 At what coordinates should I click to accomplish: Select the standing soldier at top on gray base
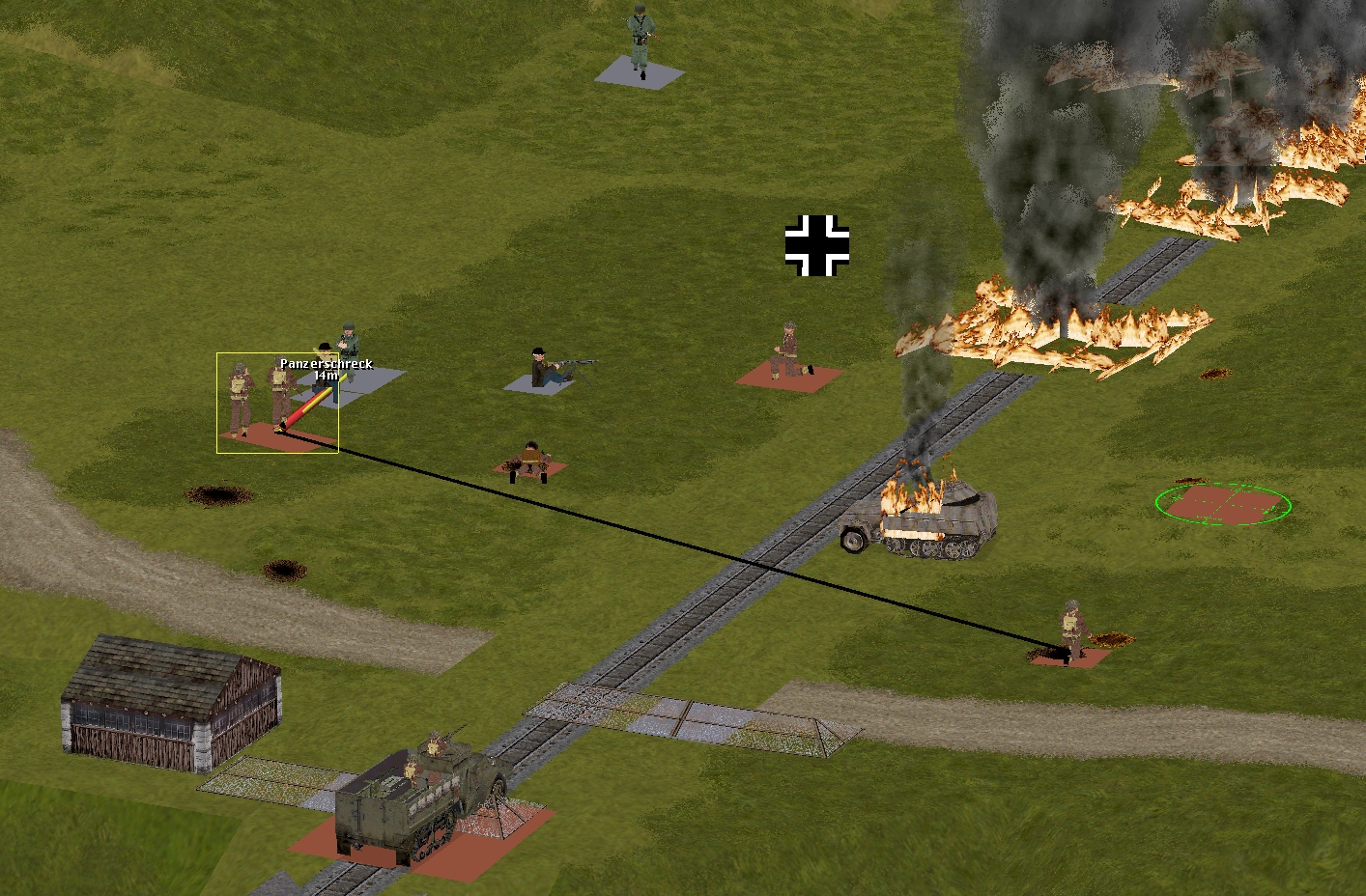pos(640,41)
